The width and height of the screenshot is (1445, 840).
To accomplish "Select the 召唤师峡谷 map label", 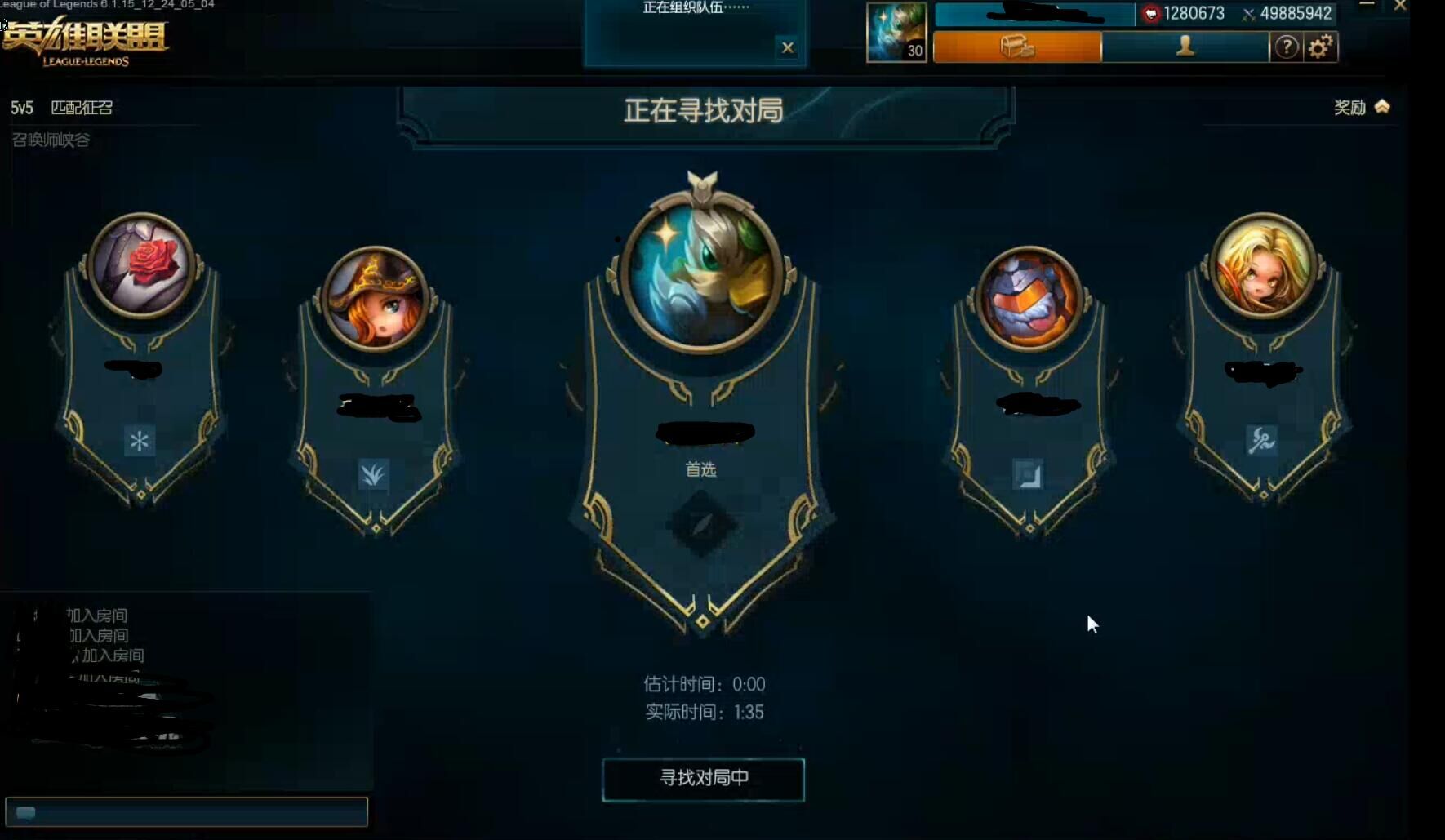I will pyautogui.click(x=50, y=140).
